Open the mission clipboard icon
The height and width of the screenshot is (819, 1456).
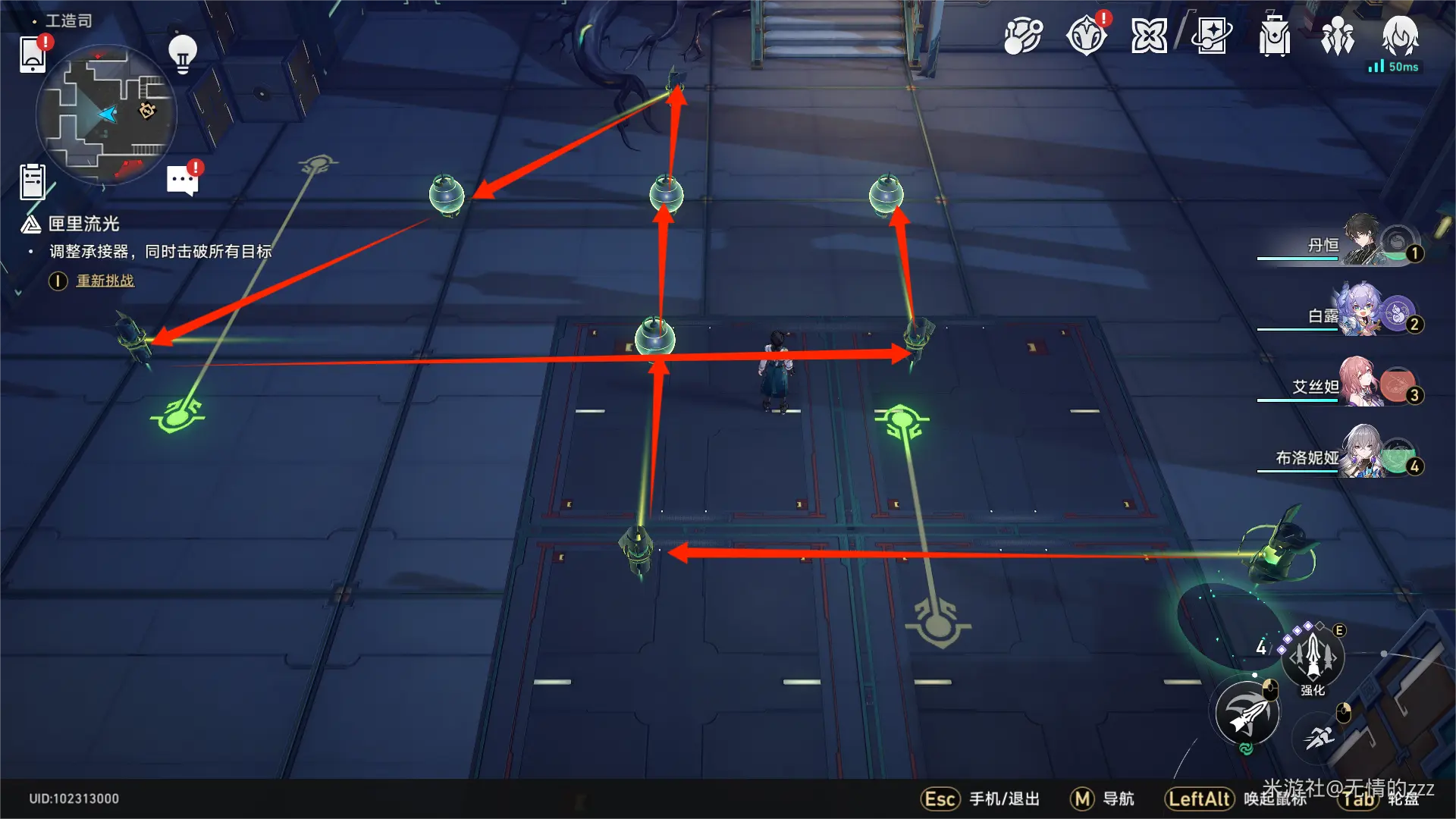pos(33,182)
